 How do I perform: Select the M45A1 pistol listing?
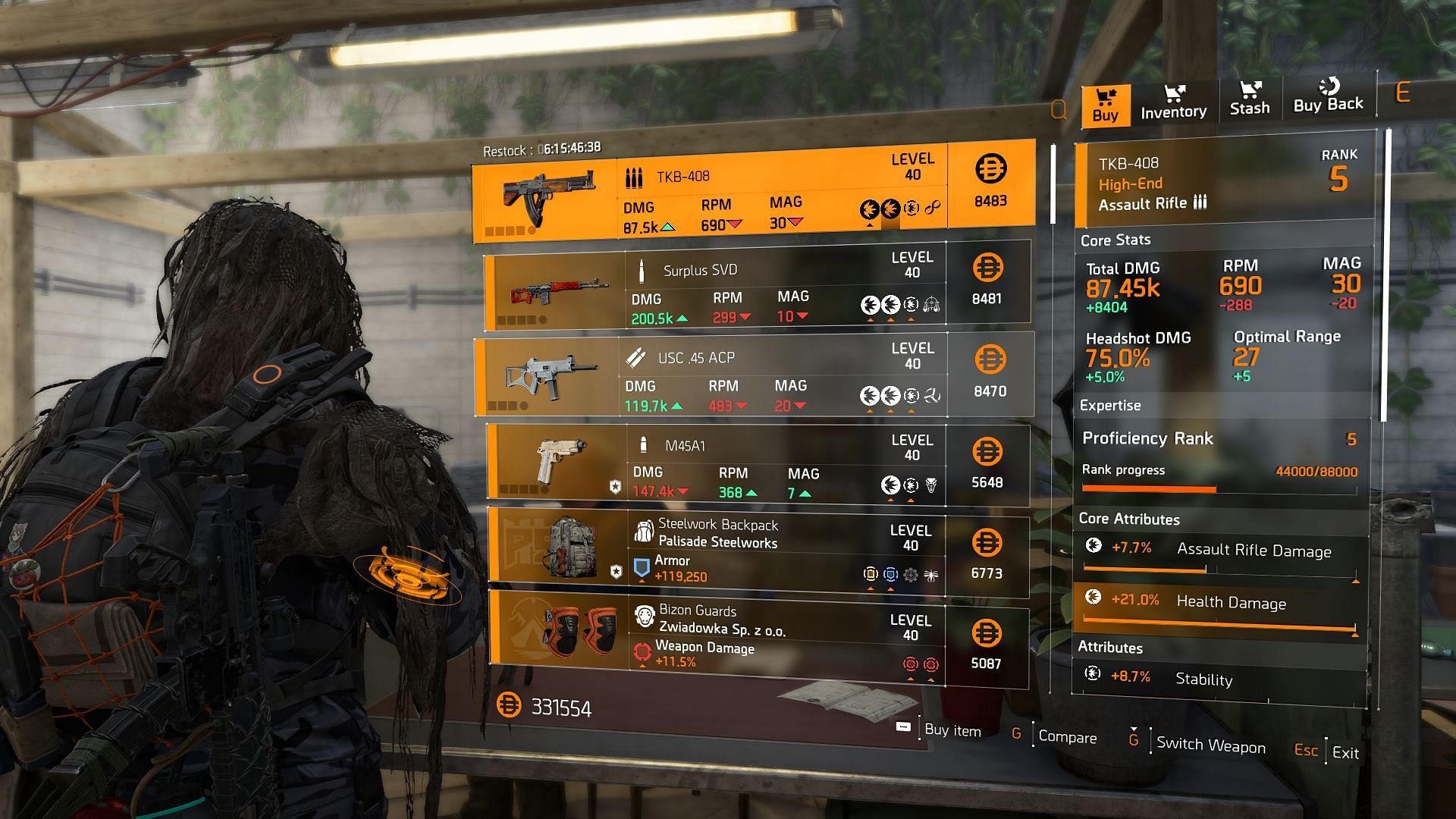click(757, 465)
